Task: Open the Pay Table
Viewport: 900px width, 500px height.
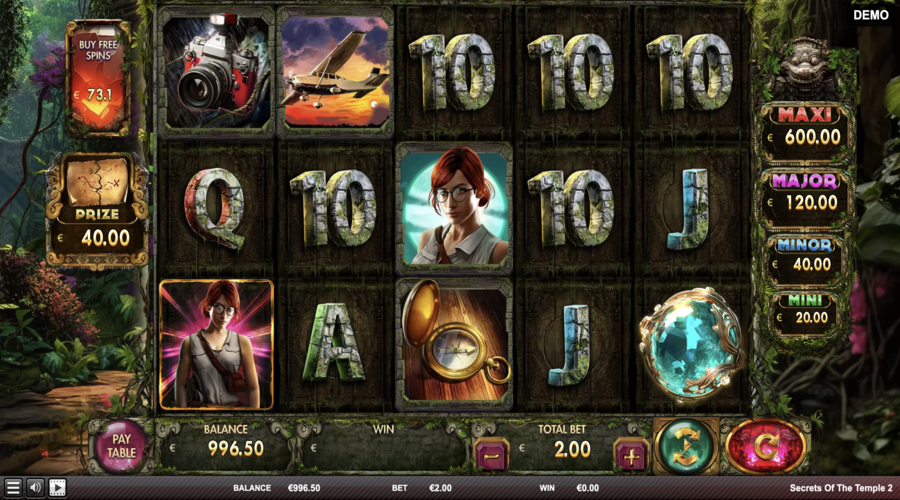Action: (121, 445)
